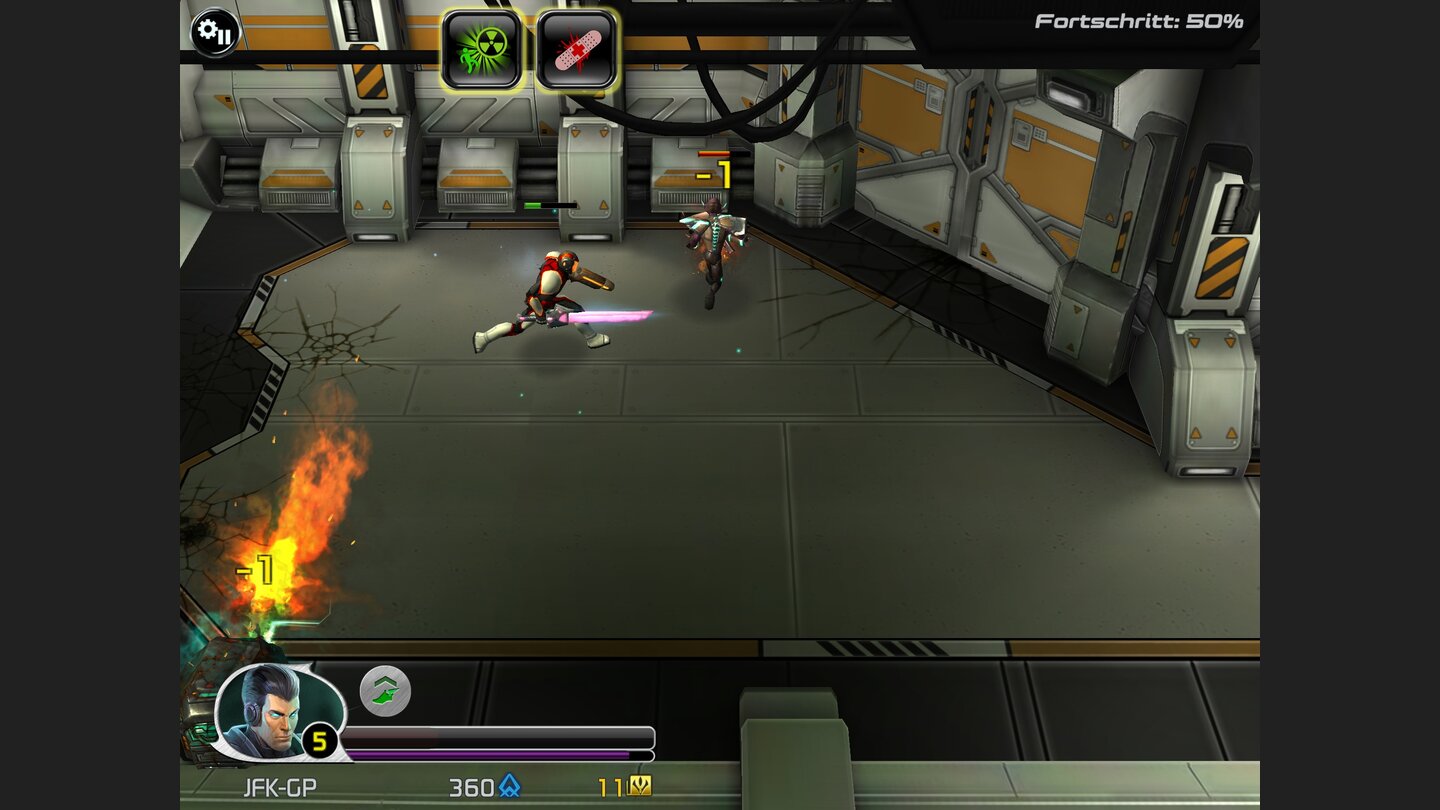
Task: Open the pause menu gear icon
Action: 217,33
